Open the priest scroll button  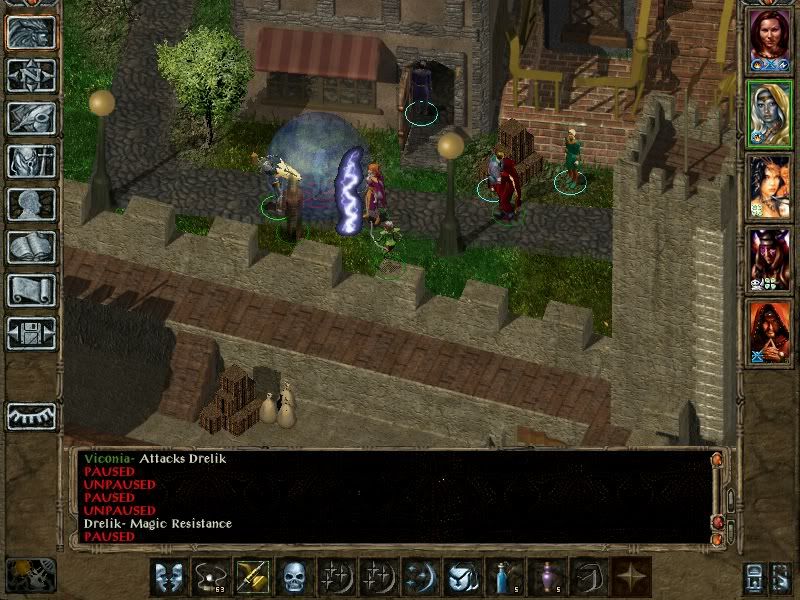pyautogui.click(x=32, y=290)
